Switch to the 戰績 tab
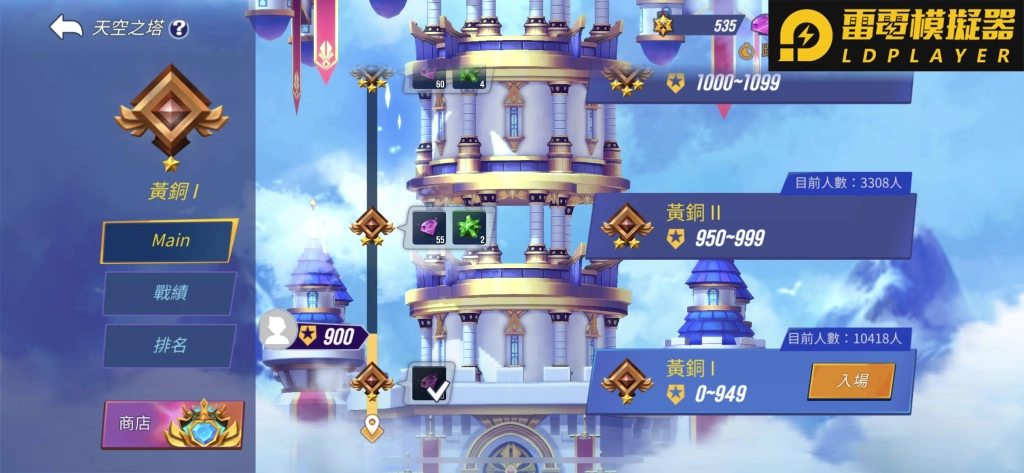This screenshot has height=473, width=1024. [x=170, y=293]
